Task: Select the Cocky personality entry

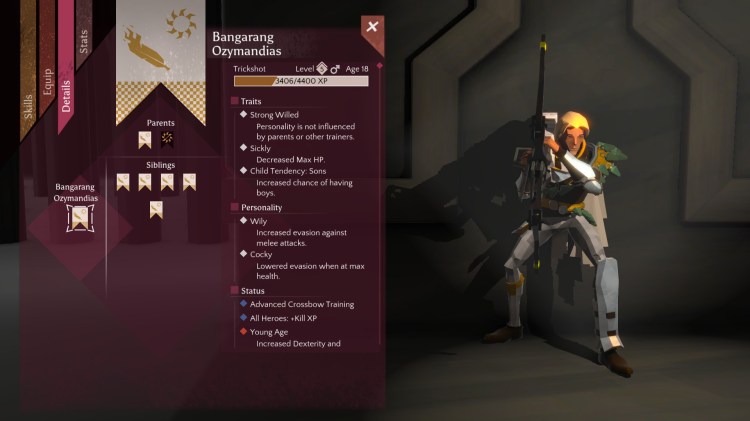Action: coord(261,254)
